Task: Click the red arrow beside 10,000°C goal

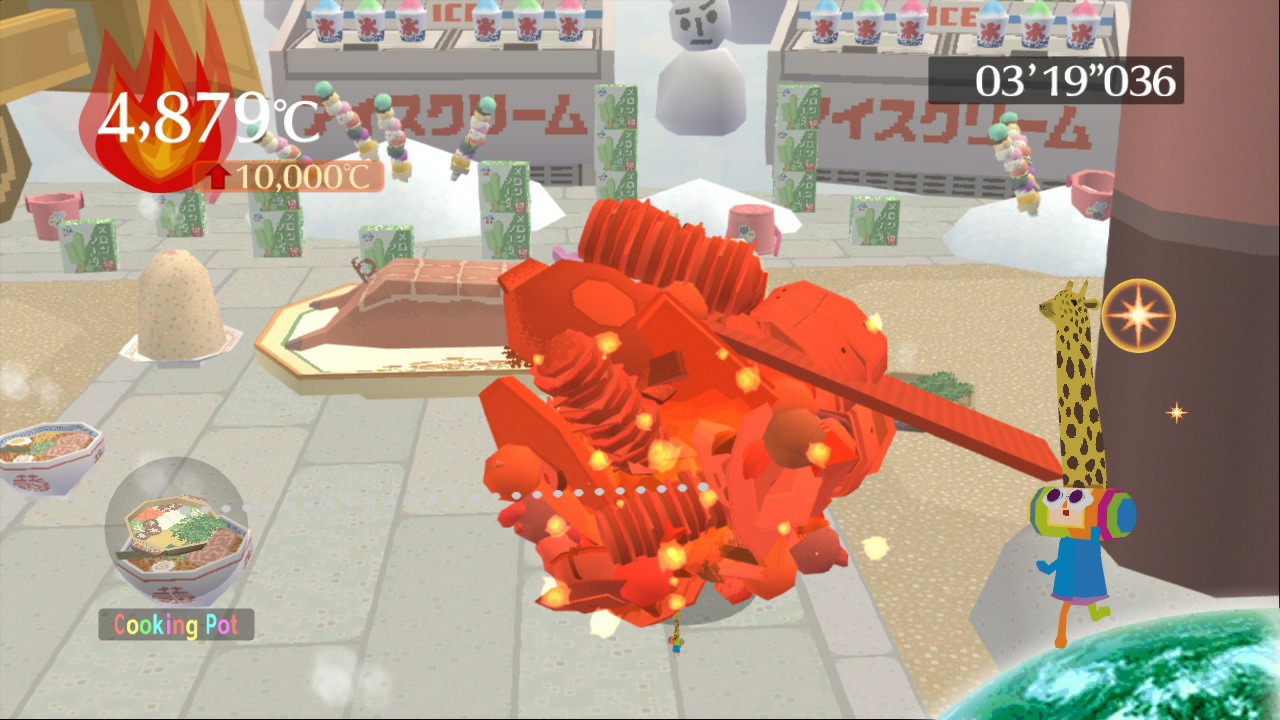Action: [x=219, y=177]
